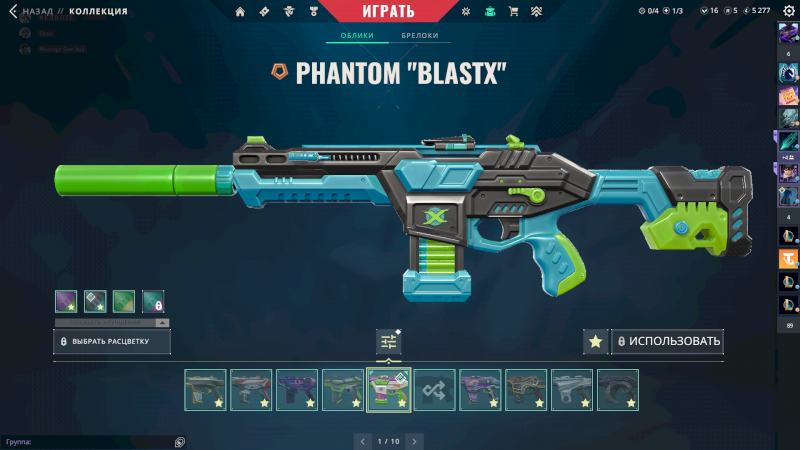Open the БРЕЛОКИ buddies tab
The image size is (800, 450).
419,36
